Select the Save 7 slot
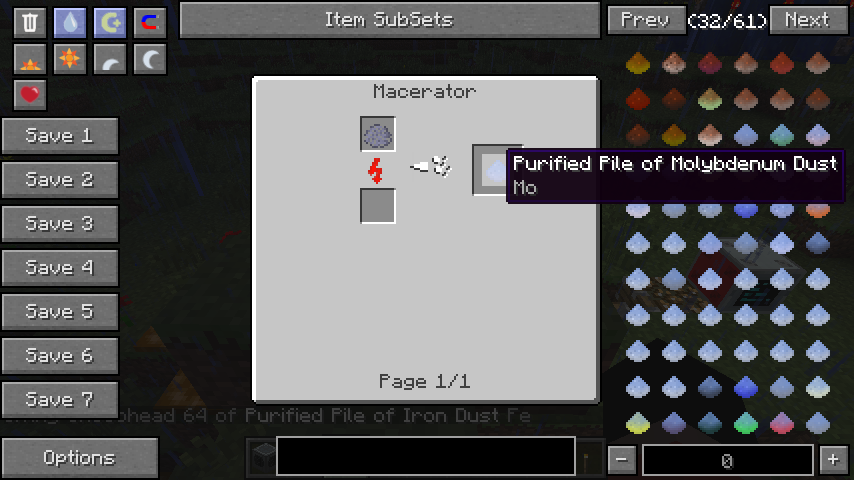Viewport: 854px width, 480px height. [x=60, y=400]
